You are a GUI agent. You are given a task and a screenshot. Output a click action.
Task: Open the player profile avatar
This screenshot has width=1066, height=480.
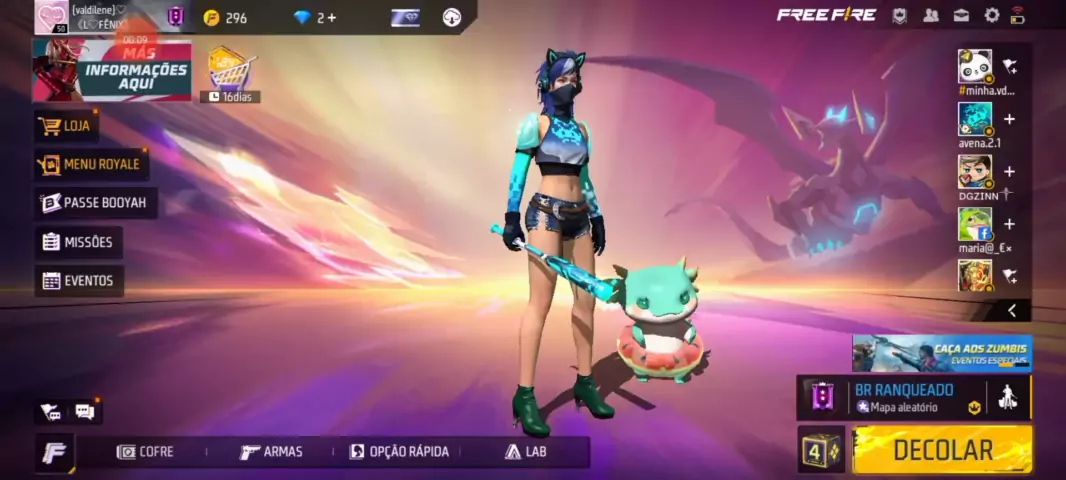click(51, 17)
